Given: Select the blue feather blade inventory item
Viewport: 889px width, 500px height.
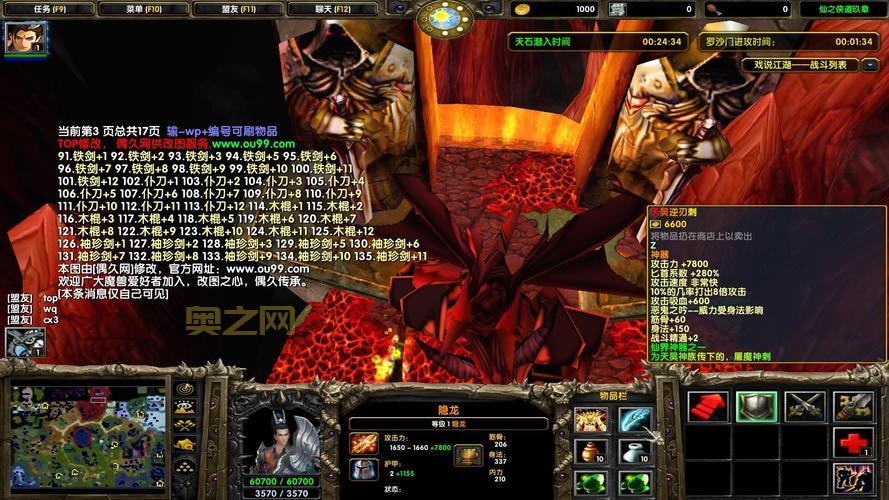Looking at the screenshot, I should coord(635,420).
